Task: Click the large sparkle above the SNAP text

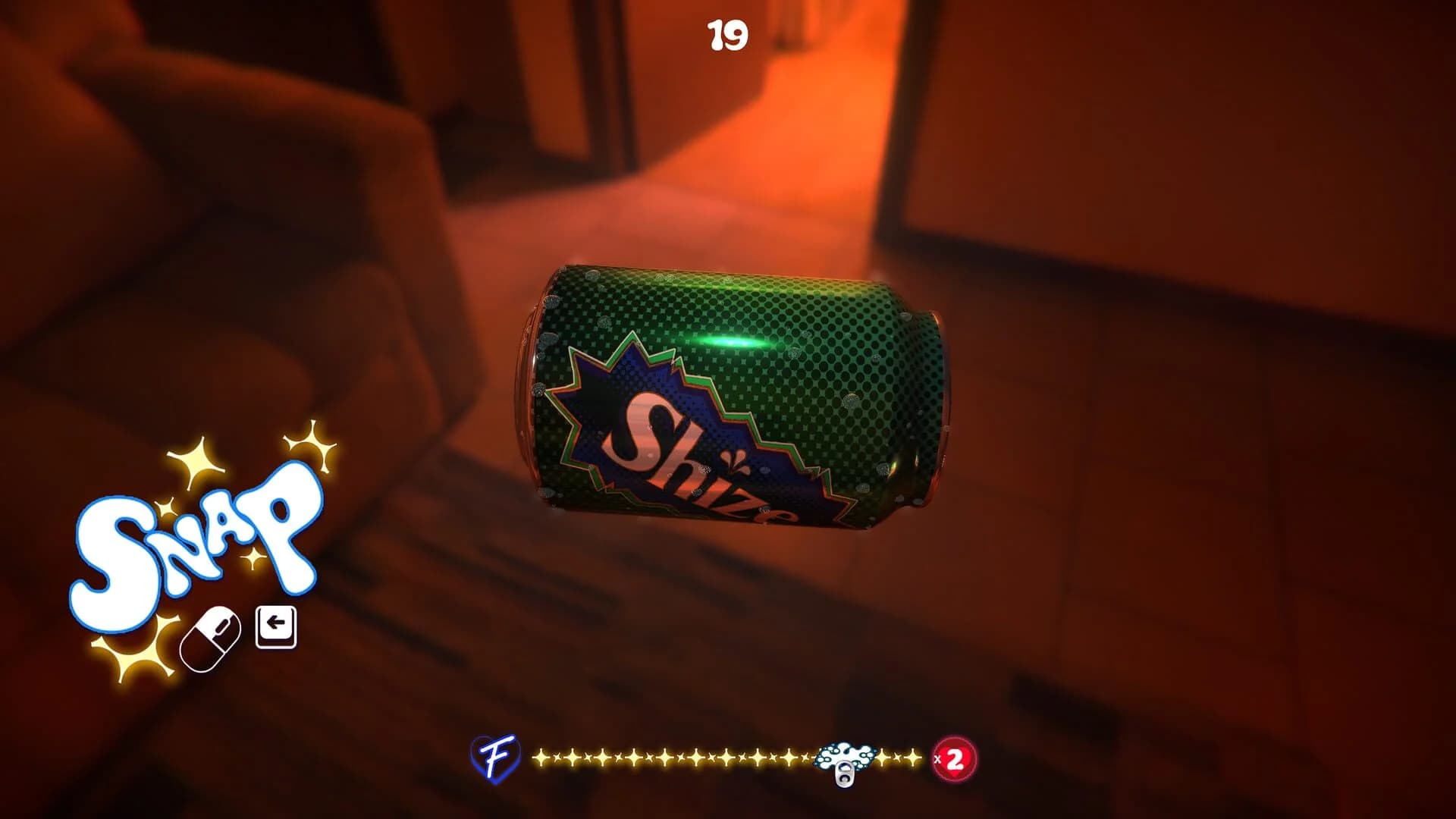Action: coord(196,462)
